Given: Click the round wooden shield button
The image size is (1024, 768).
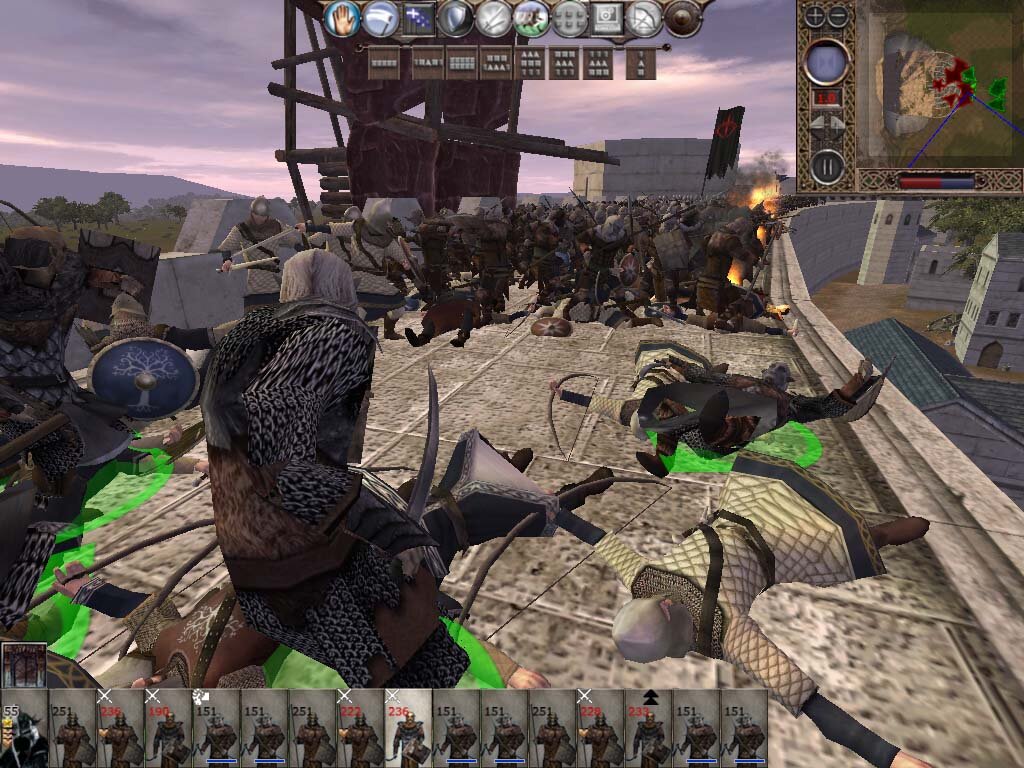Looking at the screenshot, I should pyautogui.click(x=683, y=19).
